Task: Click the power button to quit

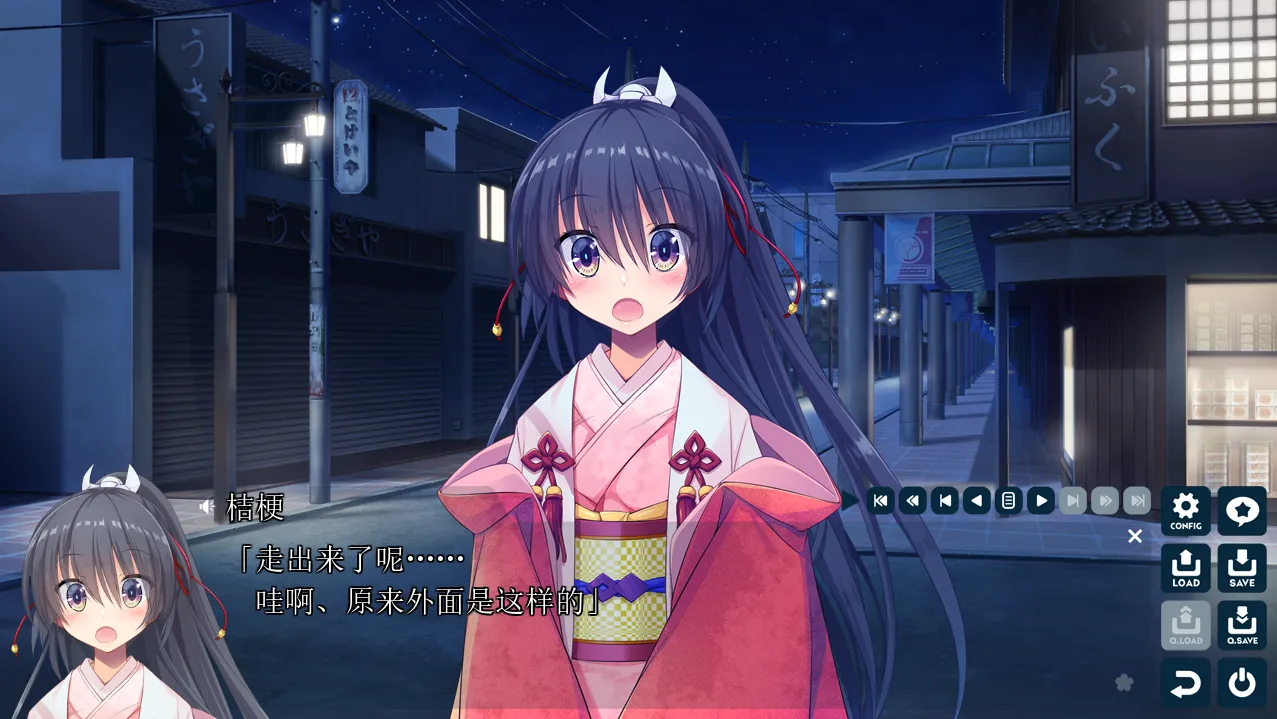Action: click(x=1242, y=683)
